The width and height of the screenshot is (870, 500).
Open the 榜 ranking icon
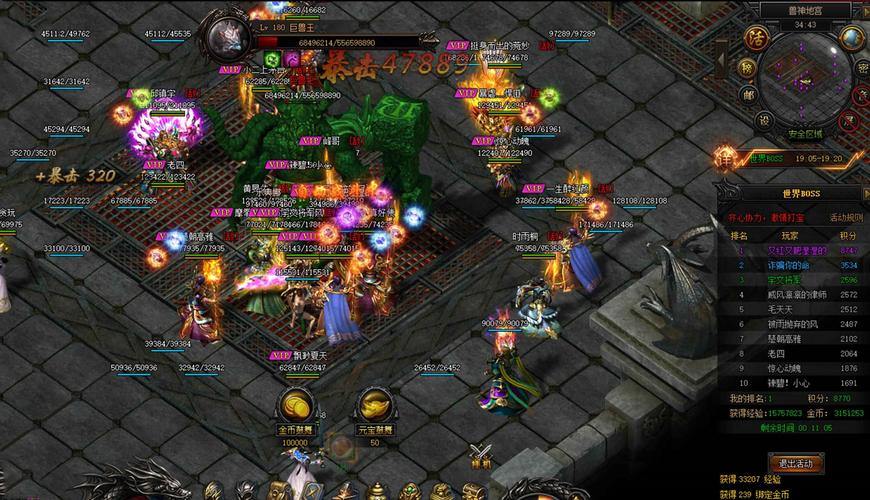coord(748,68)
